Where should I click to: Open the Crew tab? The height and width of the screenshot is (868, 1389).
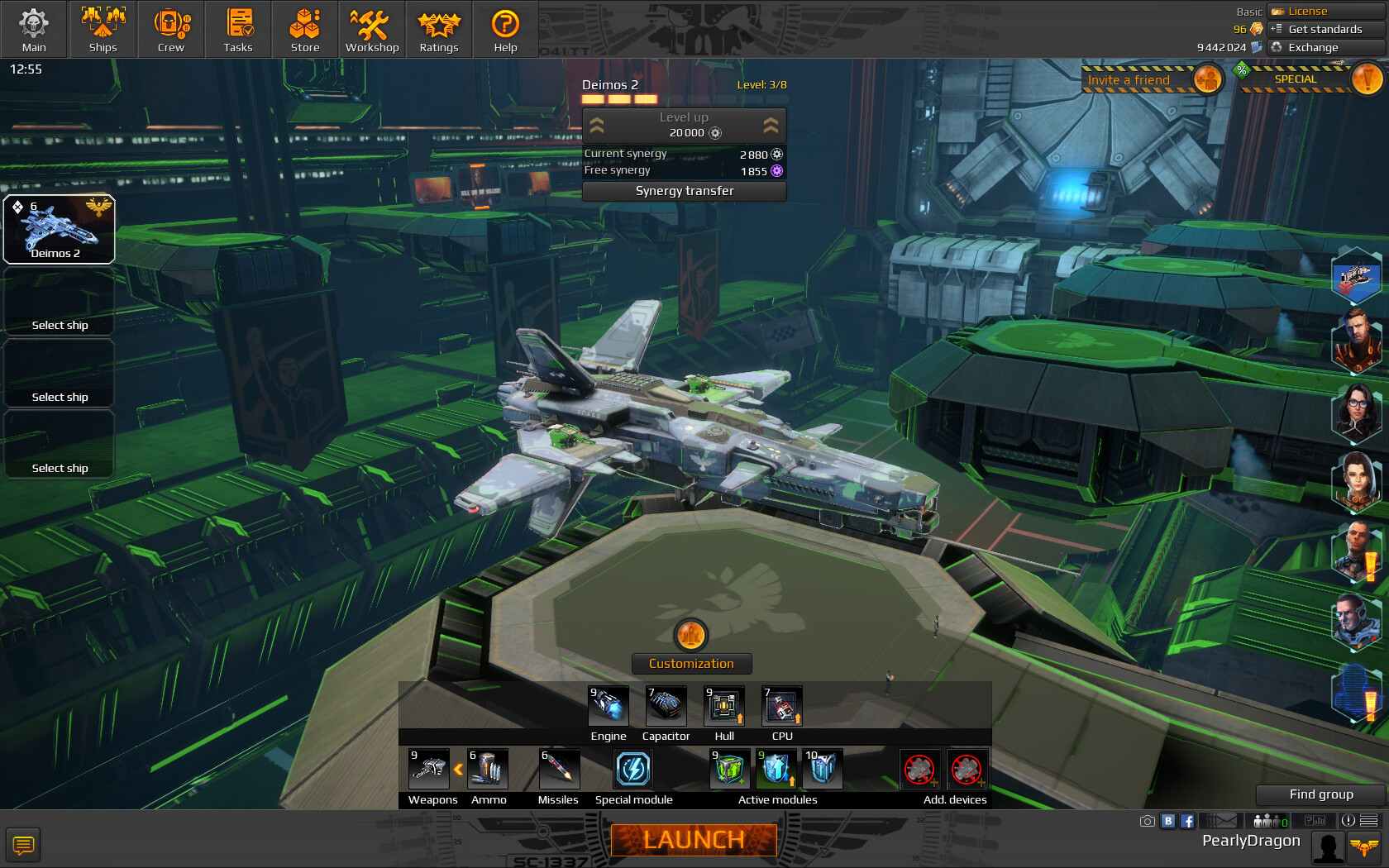(171, 30)
